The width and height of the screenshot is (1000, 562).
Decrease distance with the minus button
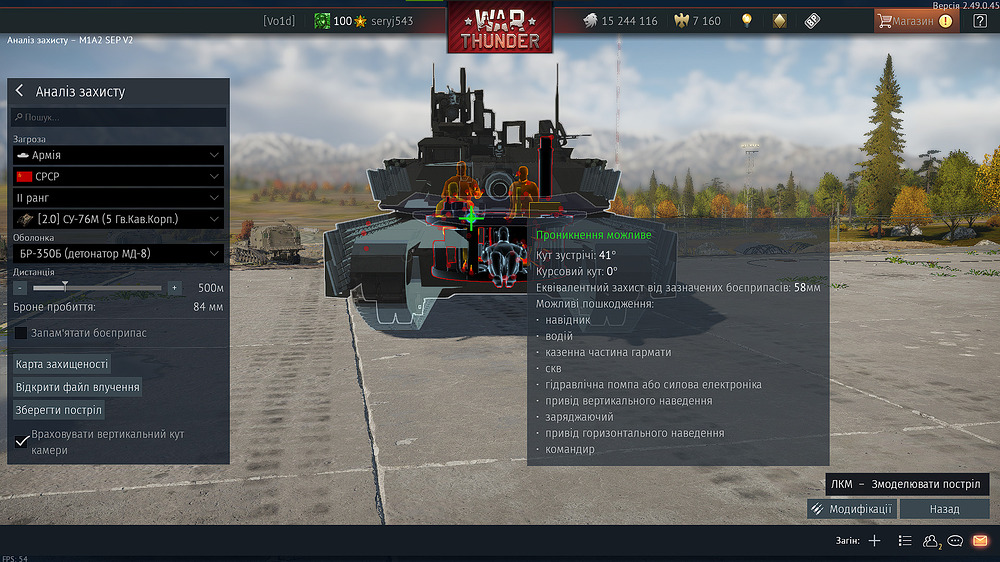[20, 288]
